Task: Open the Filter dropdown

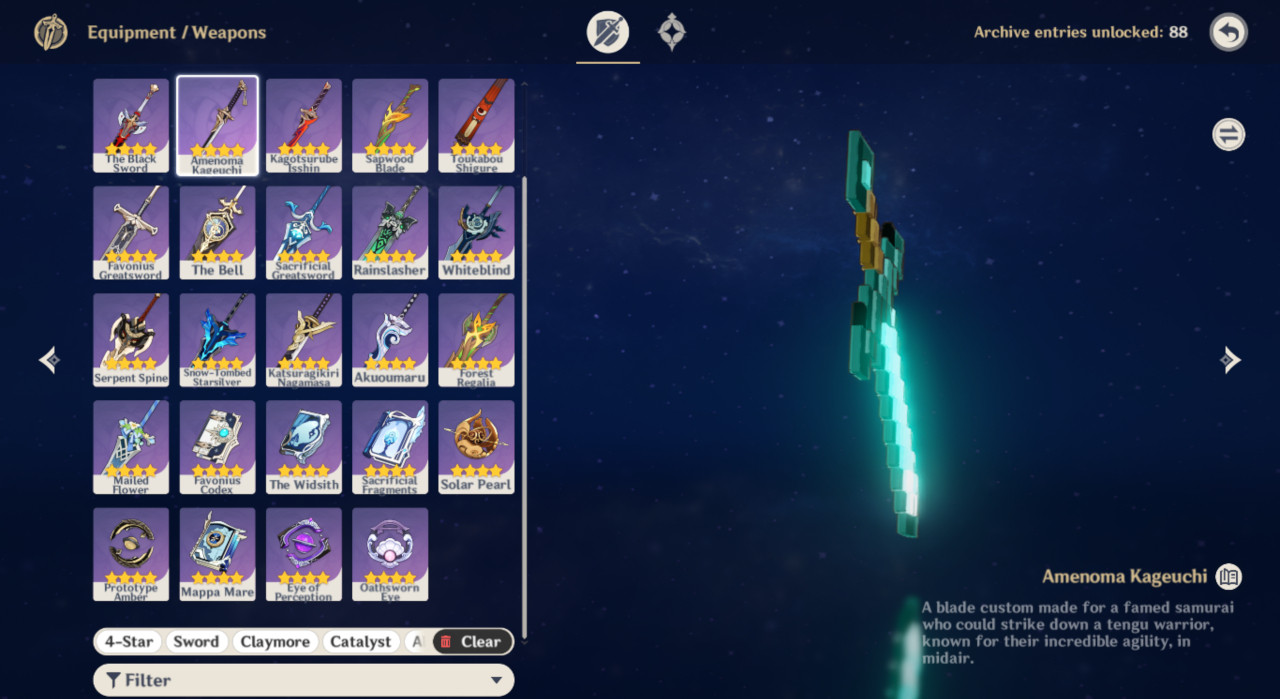Action: [x=303, y=681]
